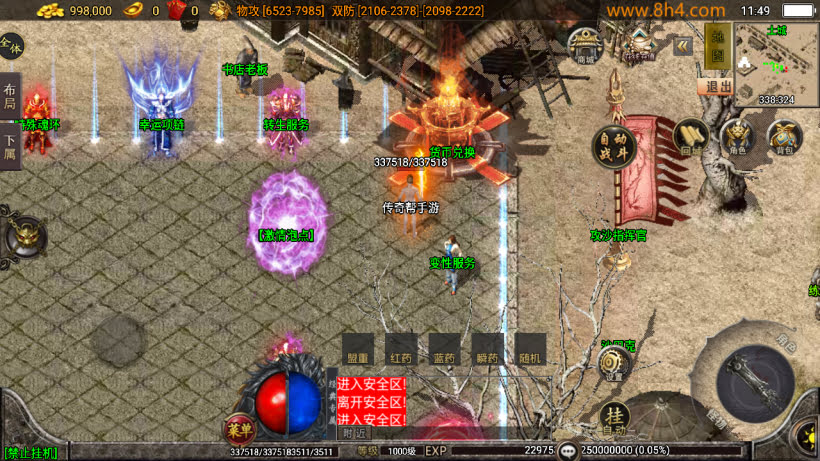Open the minimap
Image resolution: width=820 pixels, height=461 pixels.
(x=775, y=62)
